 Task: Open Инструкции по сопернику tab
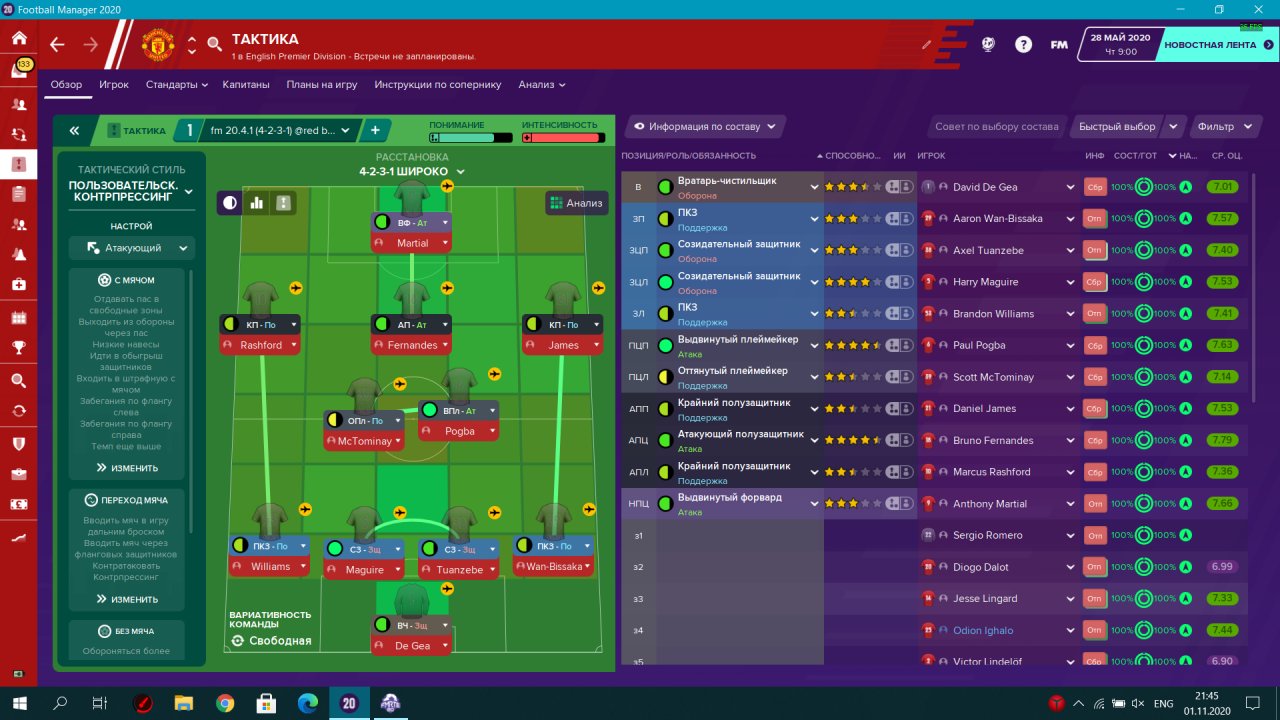pyautogui.click(x=438, y=85)
